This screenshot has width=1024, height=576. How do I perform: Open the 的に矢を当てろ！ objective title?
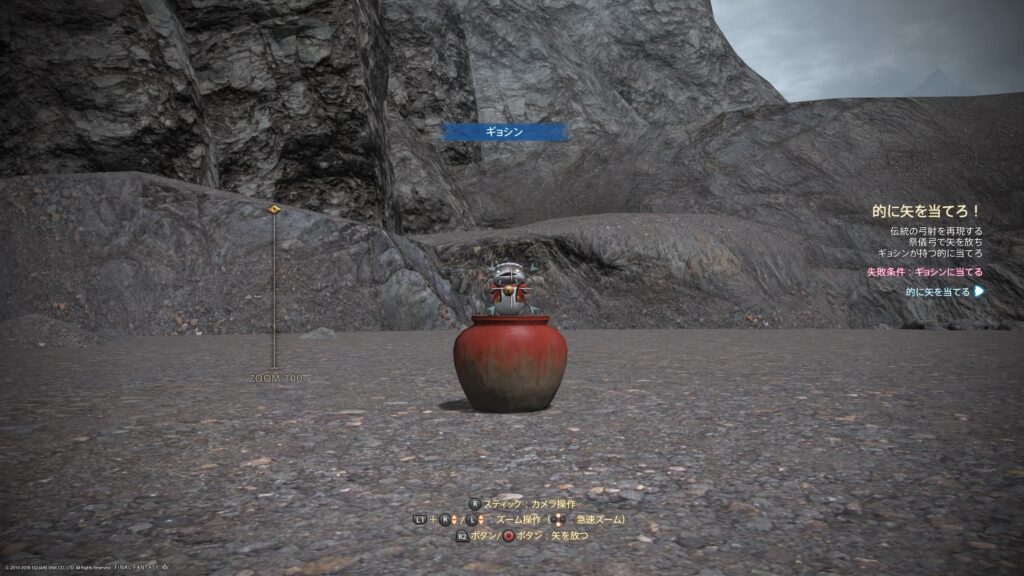click(924, 212)
